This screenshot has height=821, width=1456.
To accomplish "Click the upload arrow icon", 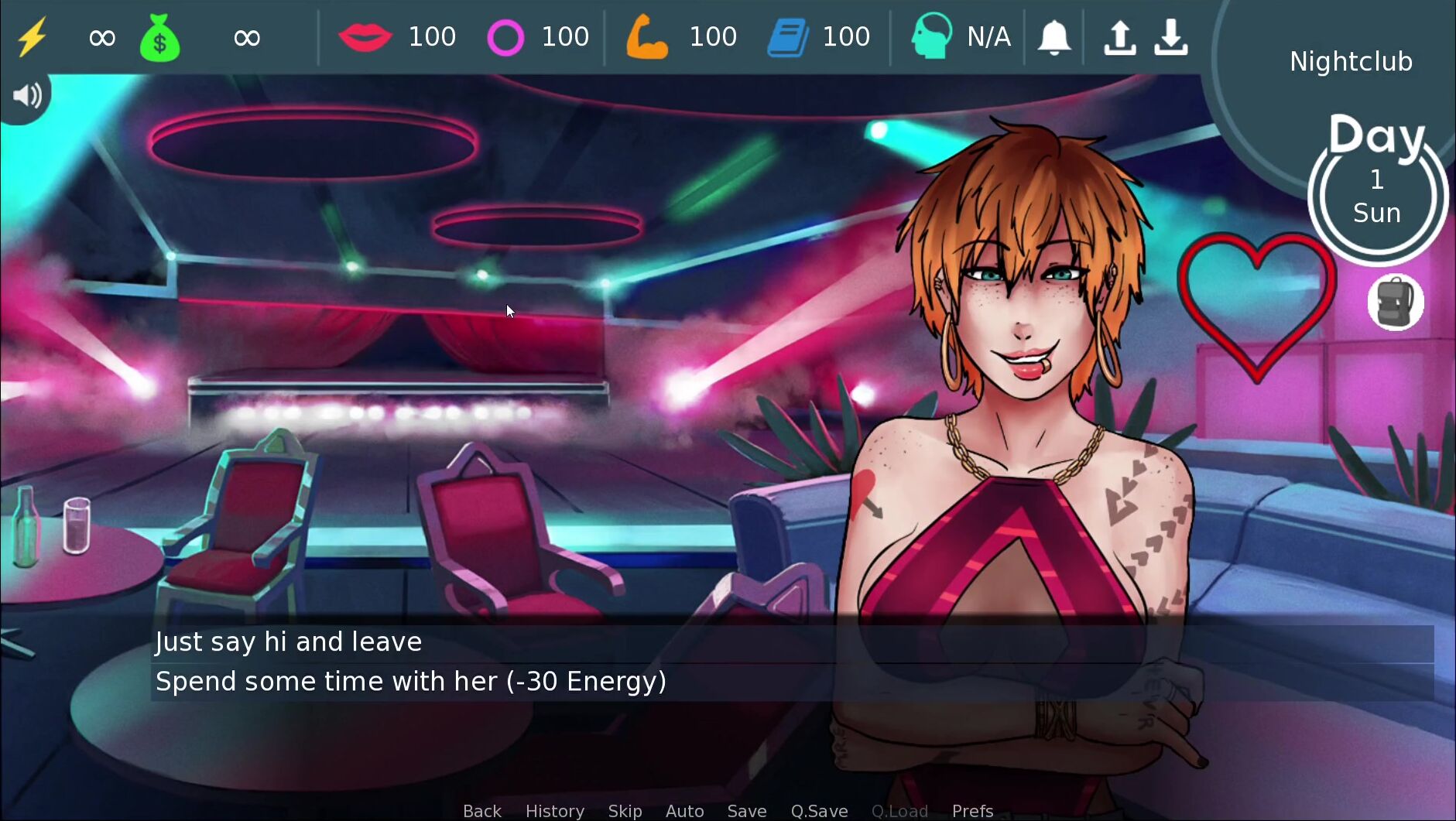I will (x=1119, y=37).
